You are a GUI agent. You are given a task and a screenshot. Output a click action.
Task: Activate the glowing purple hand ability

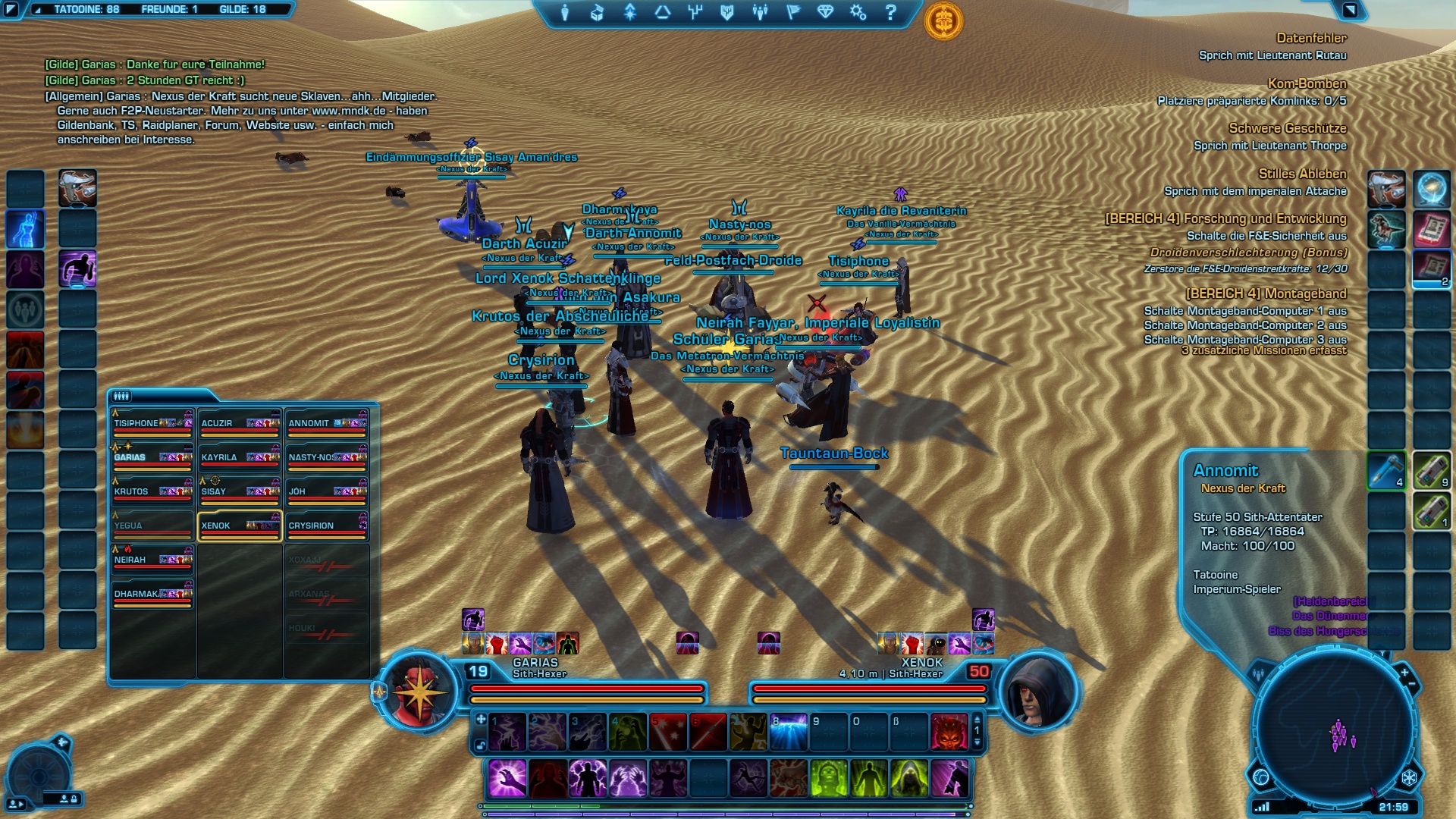[507, 779]
